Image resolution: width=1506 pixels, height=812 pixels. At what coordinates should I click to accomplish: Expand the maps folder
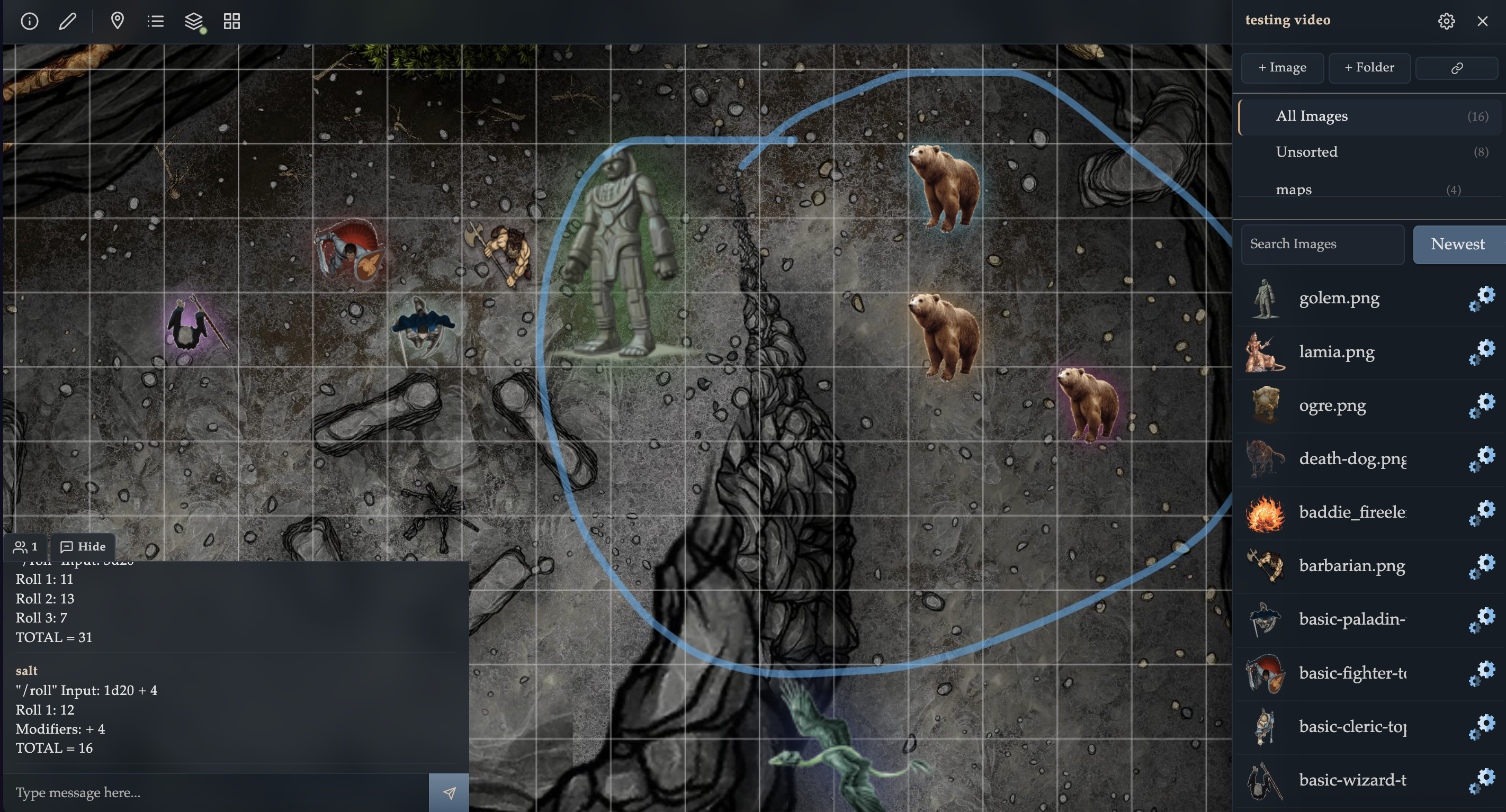[1294, 189]
